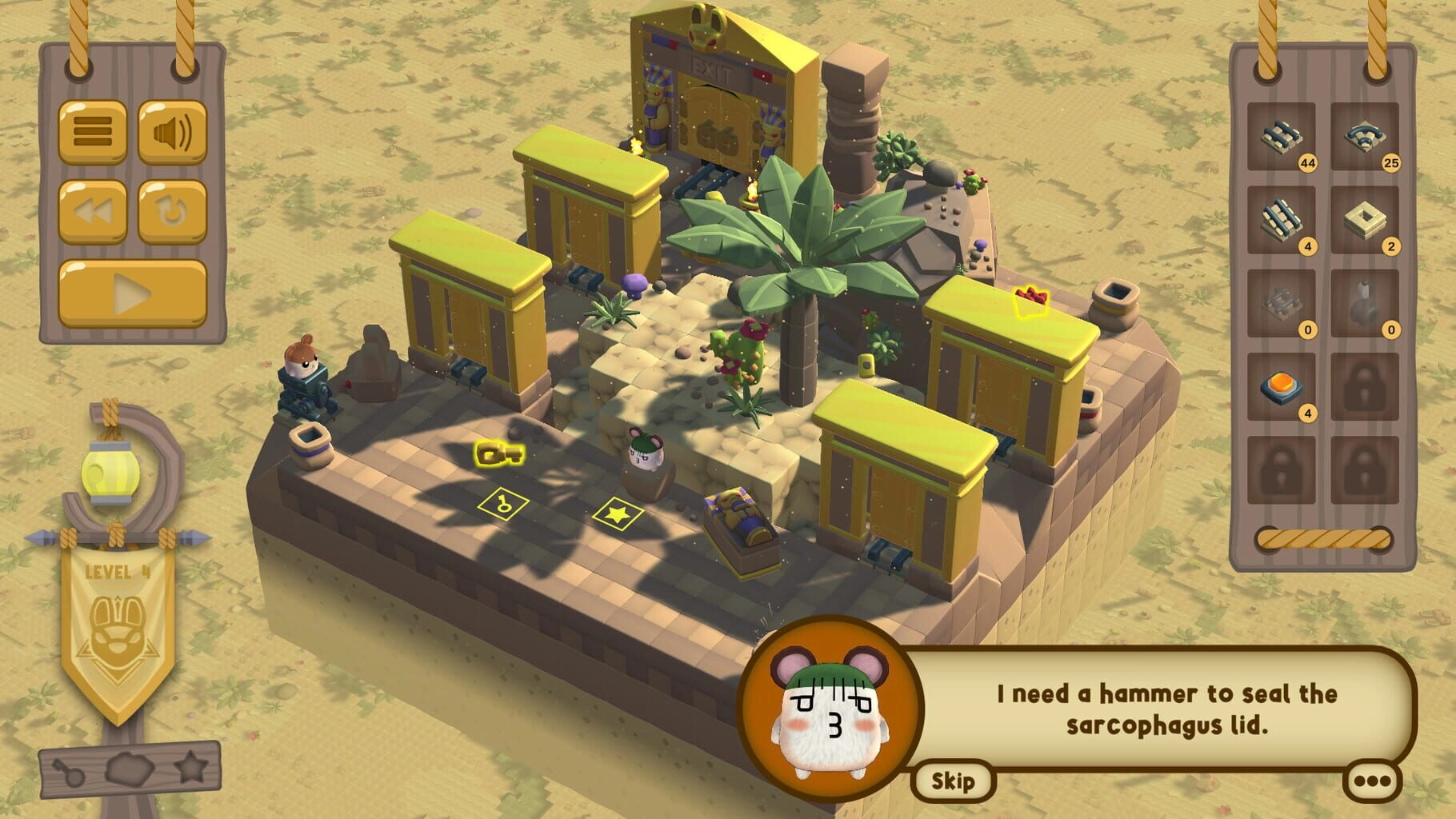Select the hollow square stone block slot
The height and width of the screenshot is (819, 1456).
coord(1364,220)
